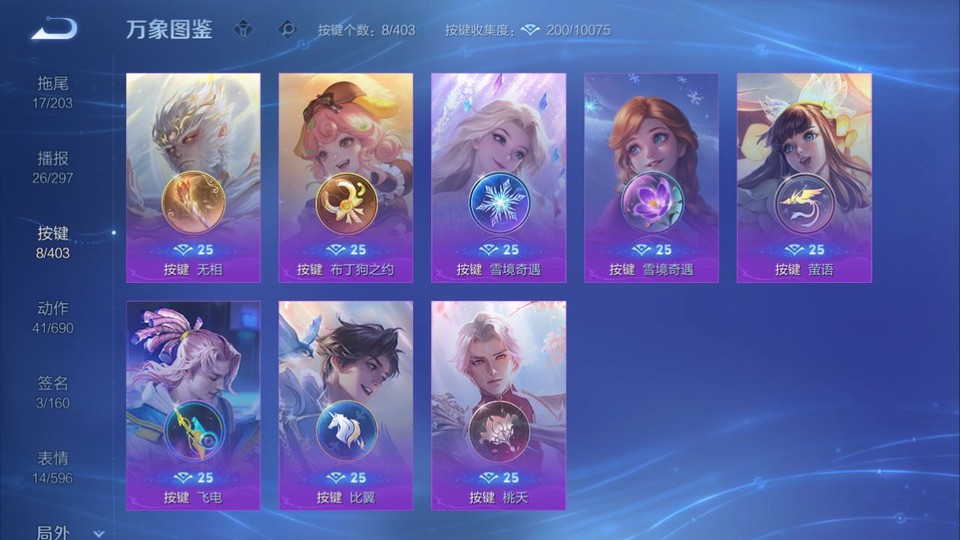Screen dimensions: 960x540
Task: Select the 雪境奇遇 card with snowflake icon
Action: (498, 177)
